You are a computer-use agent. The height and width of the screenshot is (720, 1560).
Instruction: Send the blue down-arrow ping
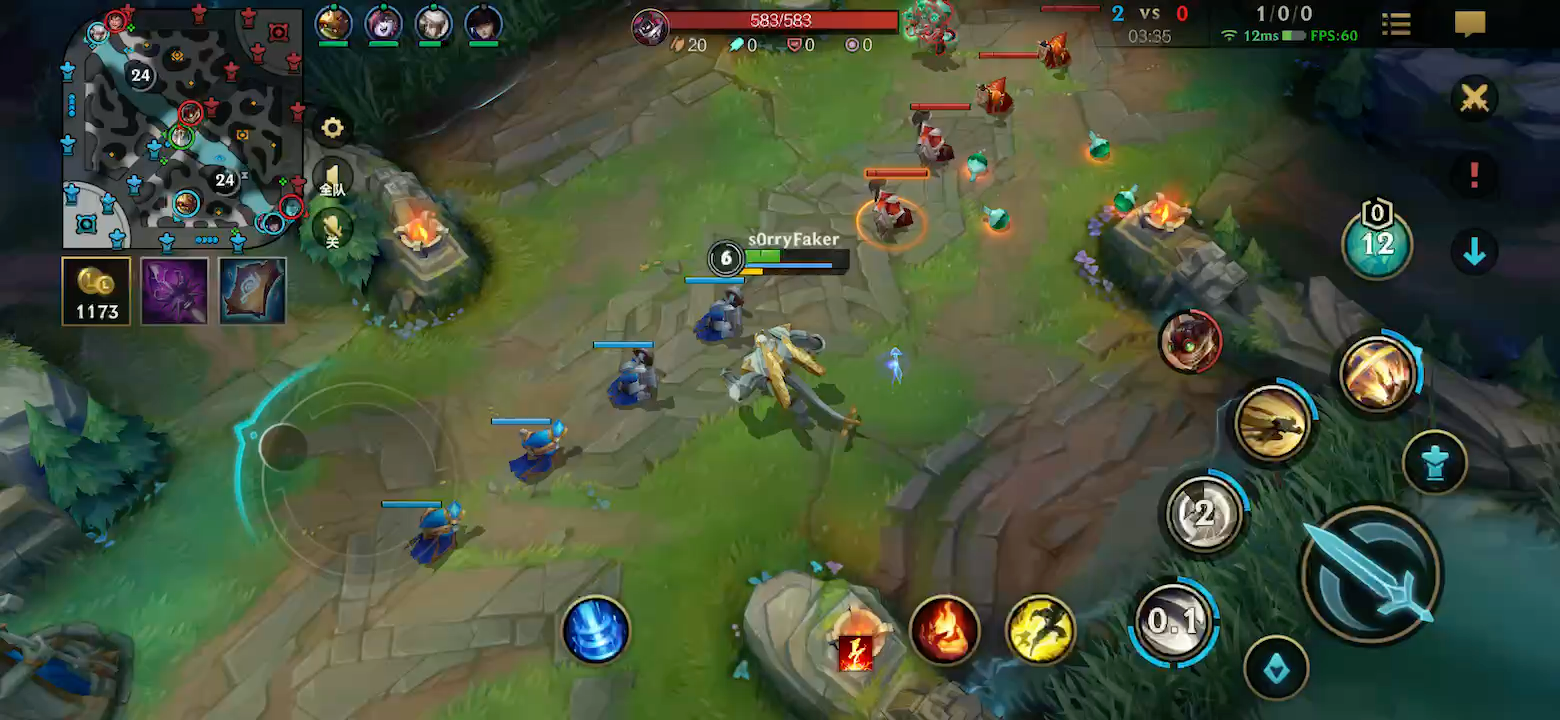[x=1475, y=253]
